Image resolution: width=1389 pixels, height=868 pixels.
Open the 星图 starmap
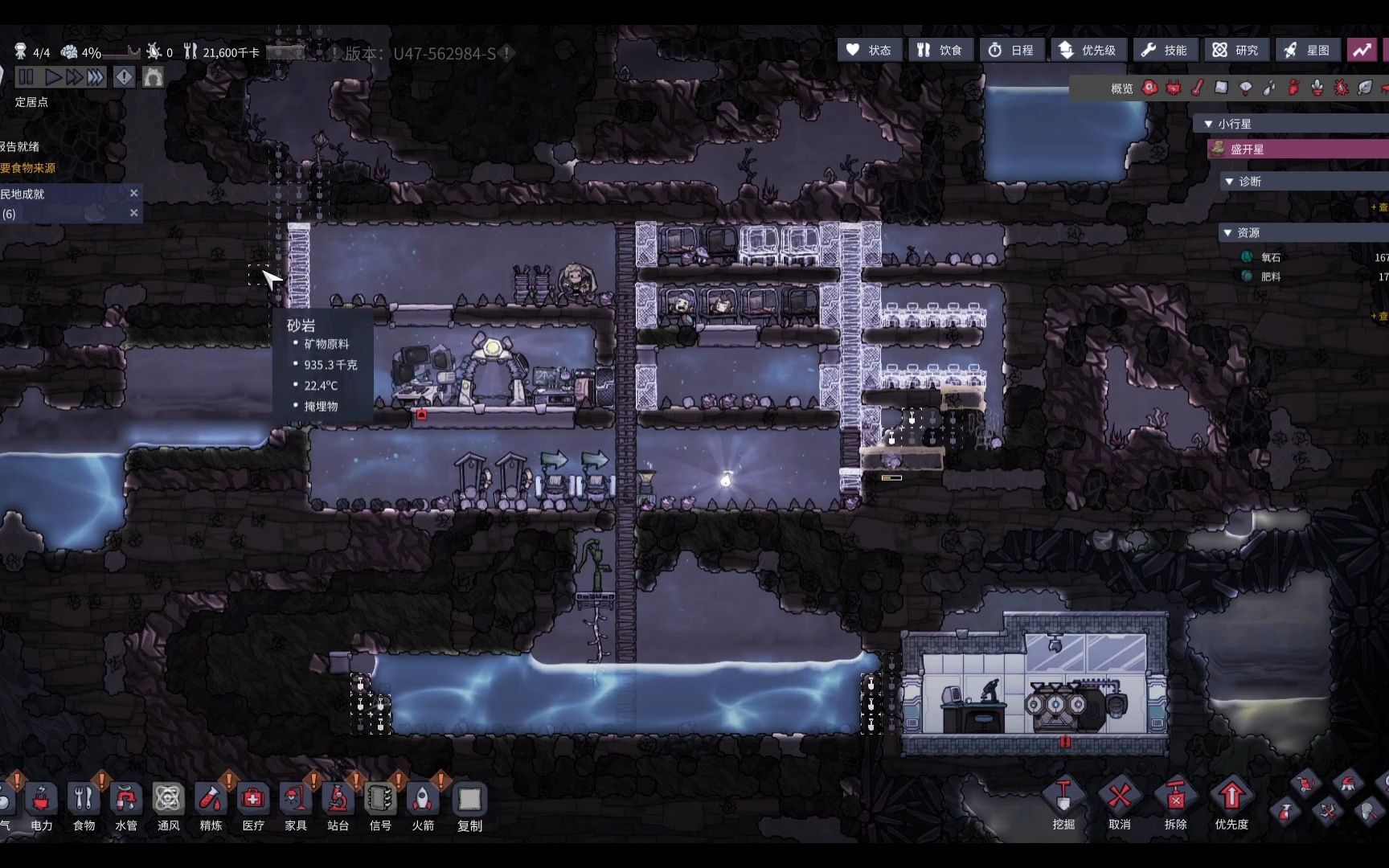point(1306,51)
